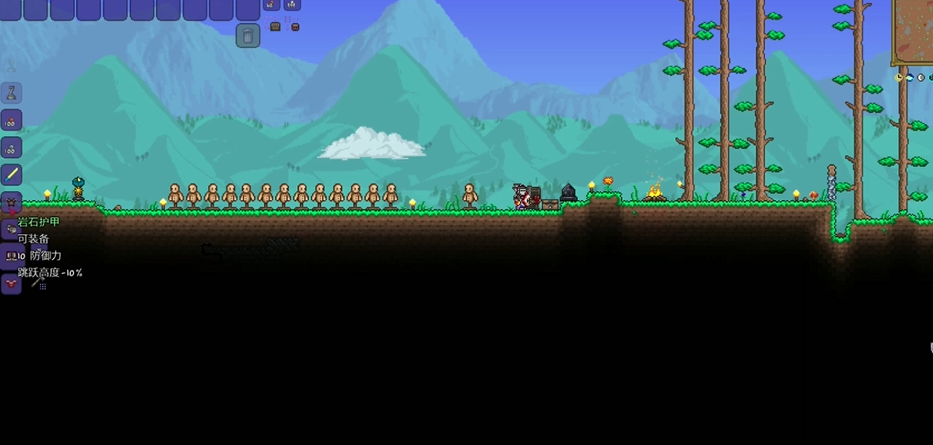The height and width of the screenshot is (445, 933).
Task: Choose the yellow rod item slot
Action: [x=12, y=174]
